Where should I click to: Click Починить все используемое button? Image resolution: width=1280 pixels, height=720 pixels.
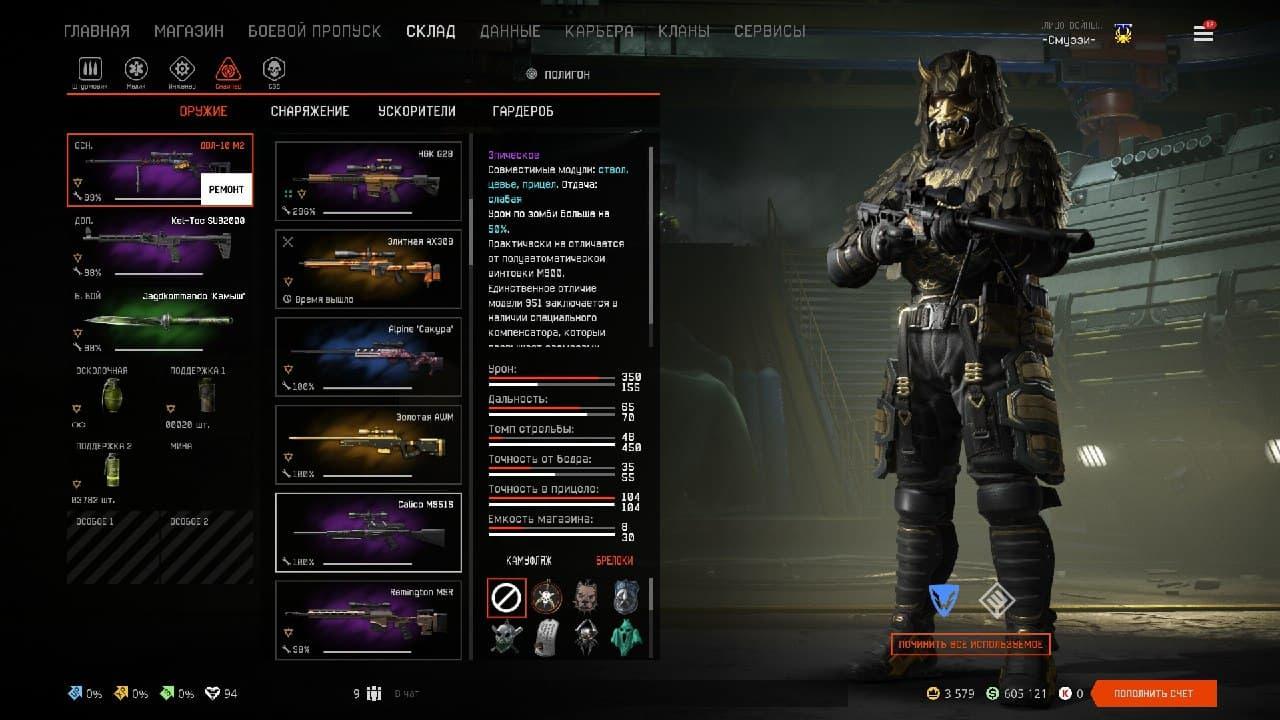pos(970,645)
